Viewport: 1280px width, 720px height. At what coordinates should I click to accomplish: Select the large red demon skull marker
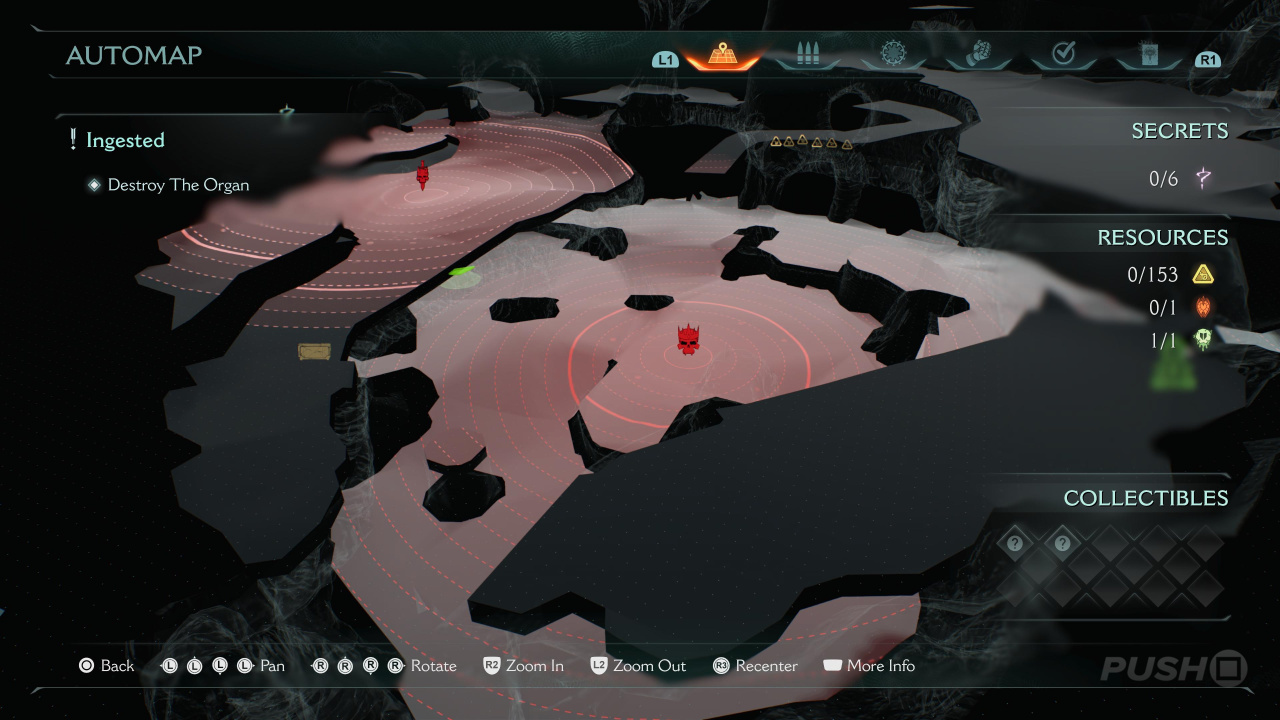tap(687, 340)
